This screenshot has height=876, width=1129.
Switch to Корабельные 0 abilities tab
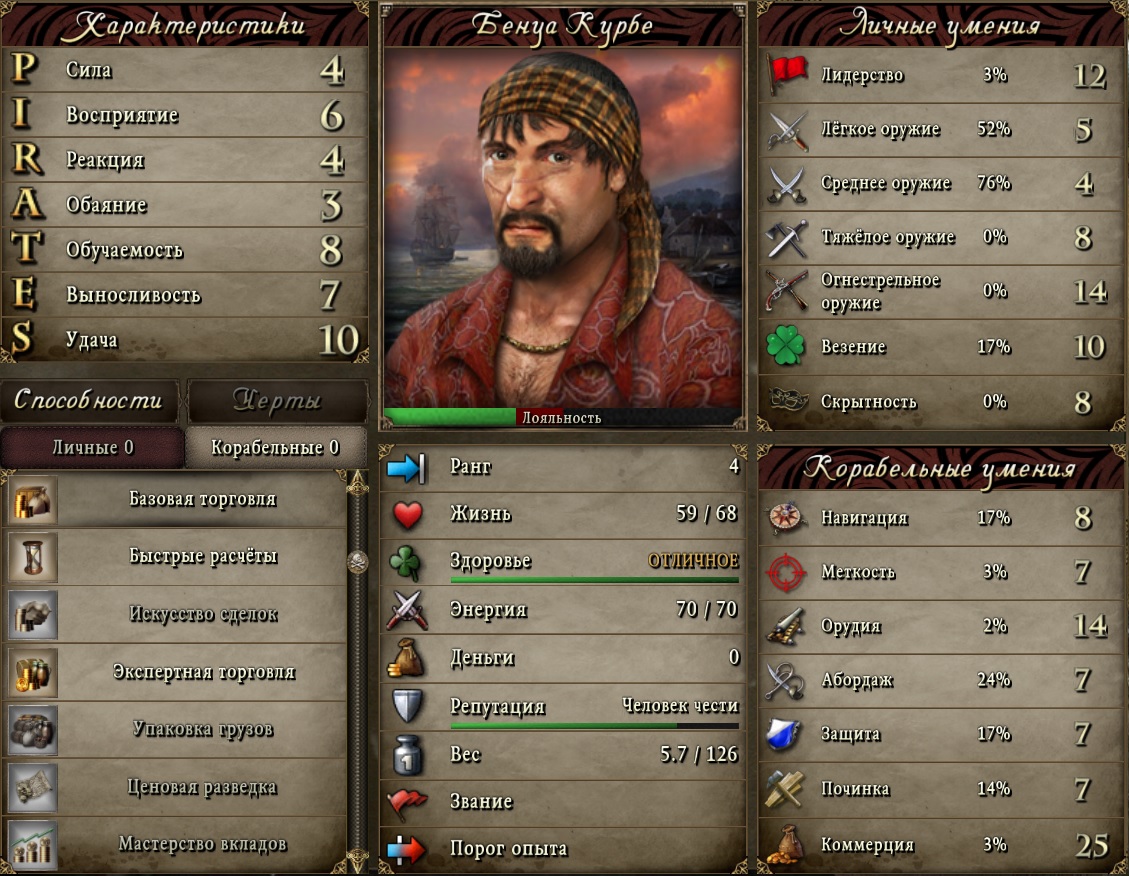(275, 447)
